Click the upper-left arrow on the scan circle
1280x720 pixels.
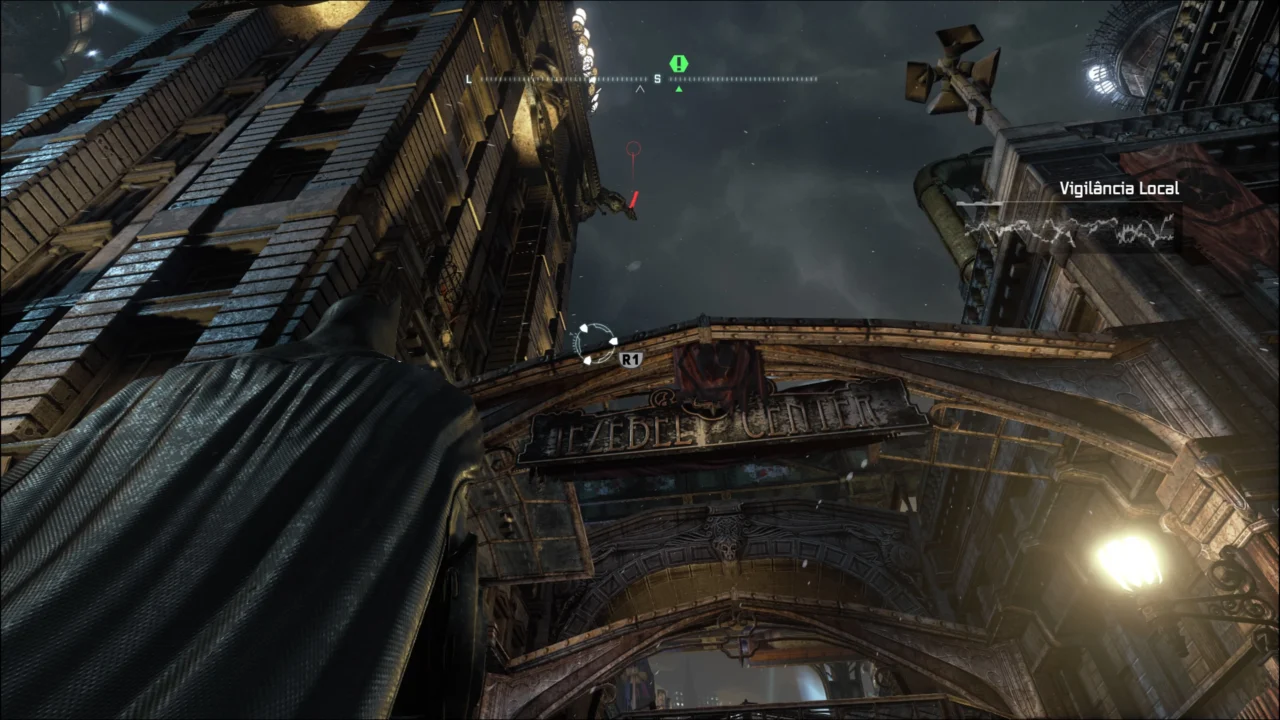click(x=582, y=327)
